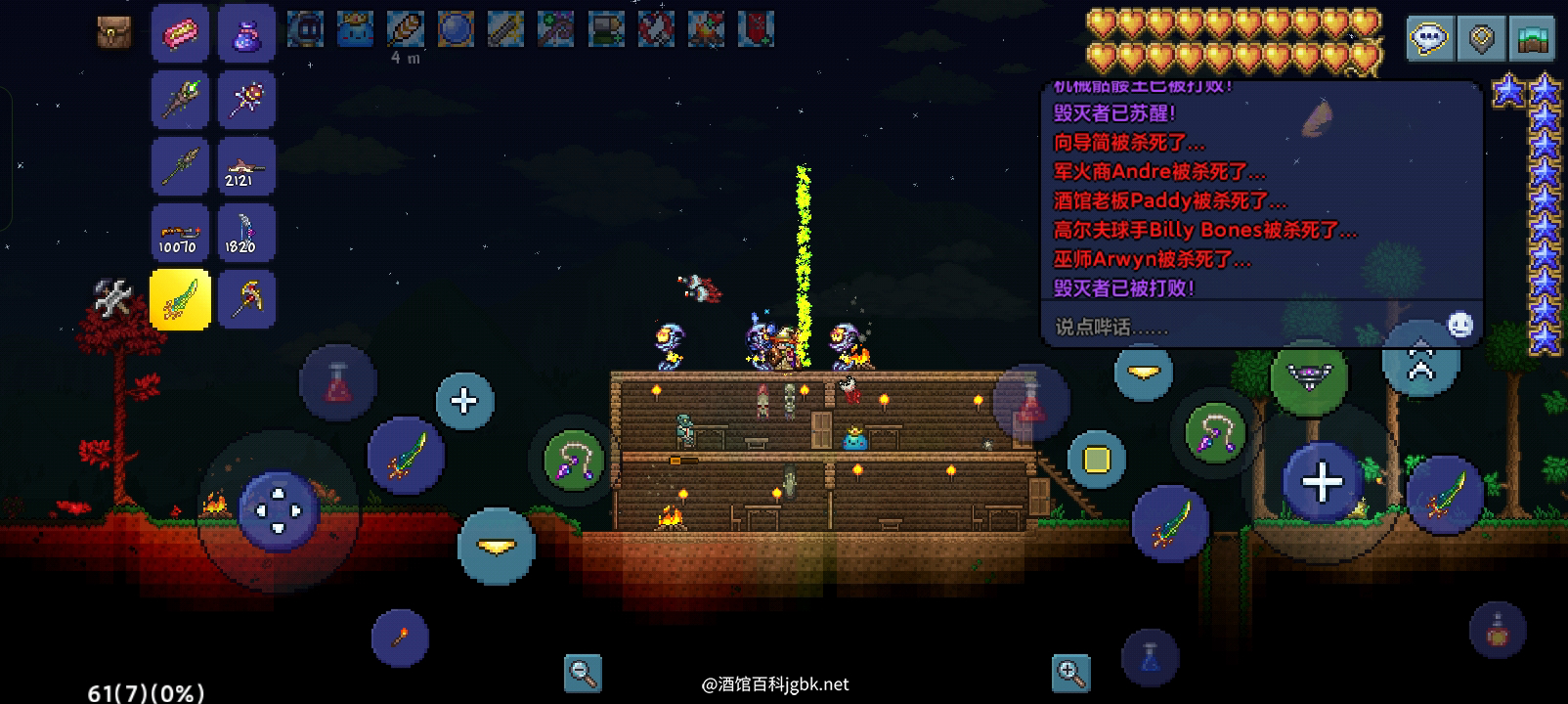Click the slime king buff icon
Screen dimensions: 1568x704
tap(355, 30)
